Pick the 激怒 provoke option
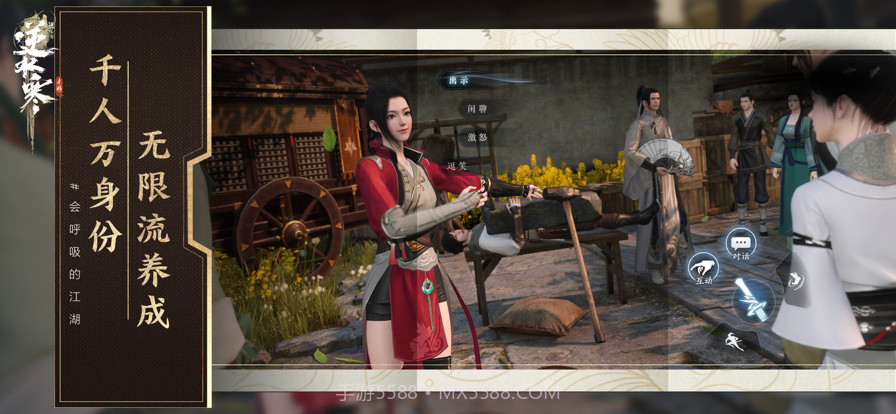This screenshot has width=896, height=414. [476, 137]
